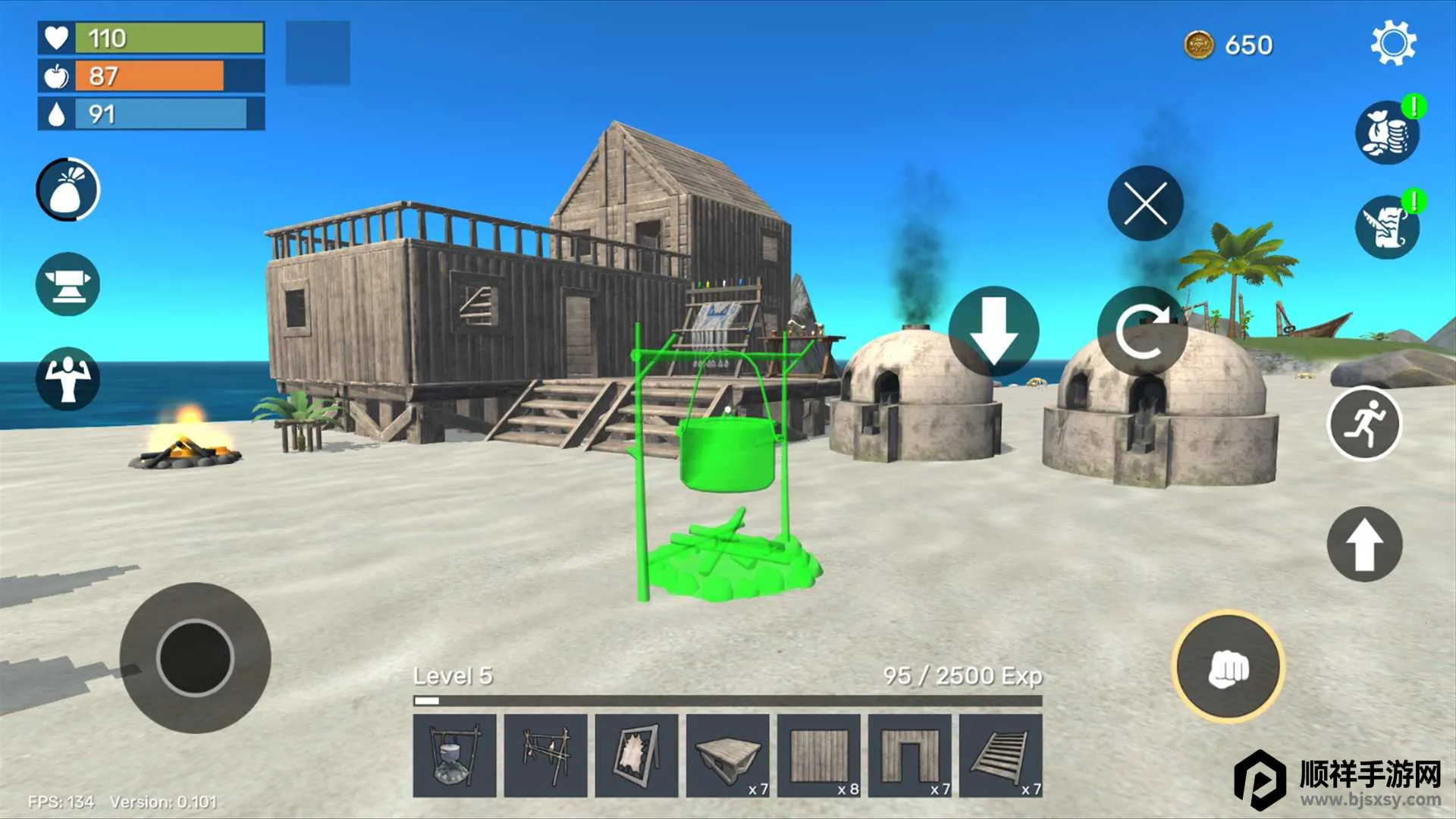Open the character strength menu

click(67, 378)
